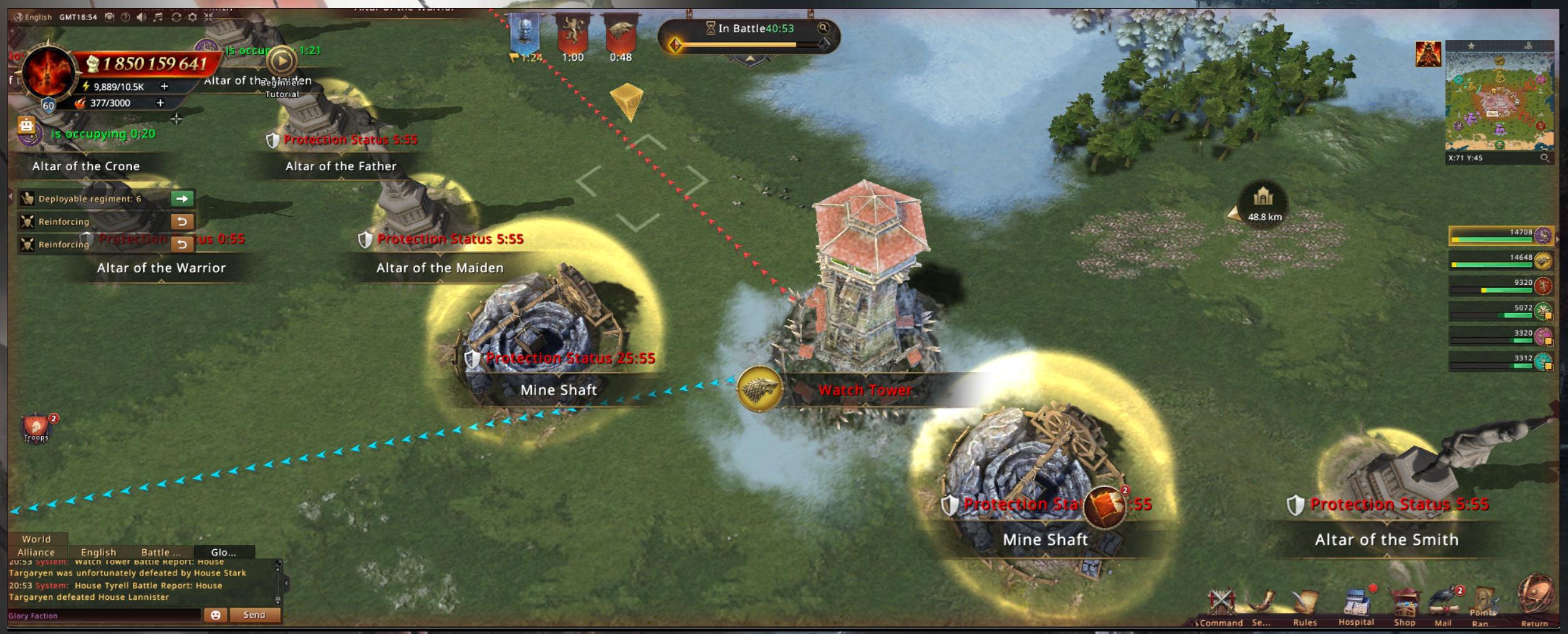
Task: Open the Hospital menu
Action: click(1355, 603)
